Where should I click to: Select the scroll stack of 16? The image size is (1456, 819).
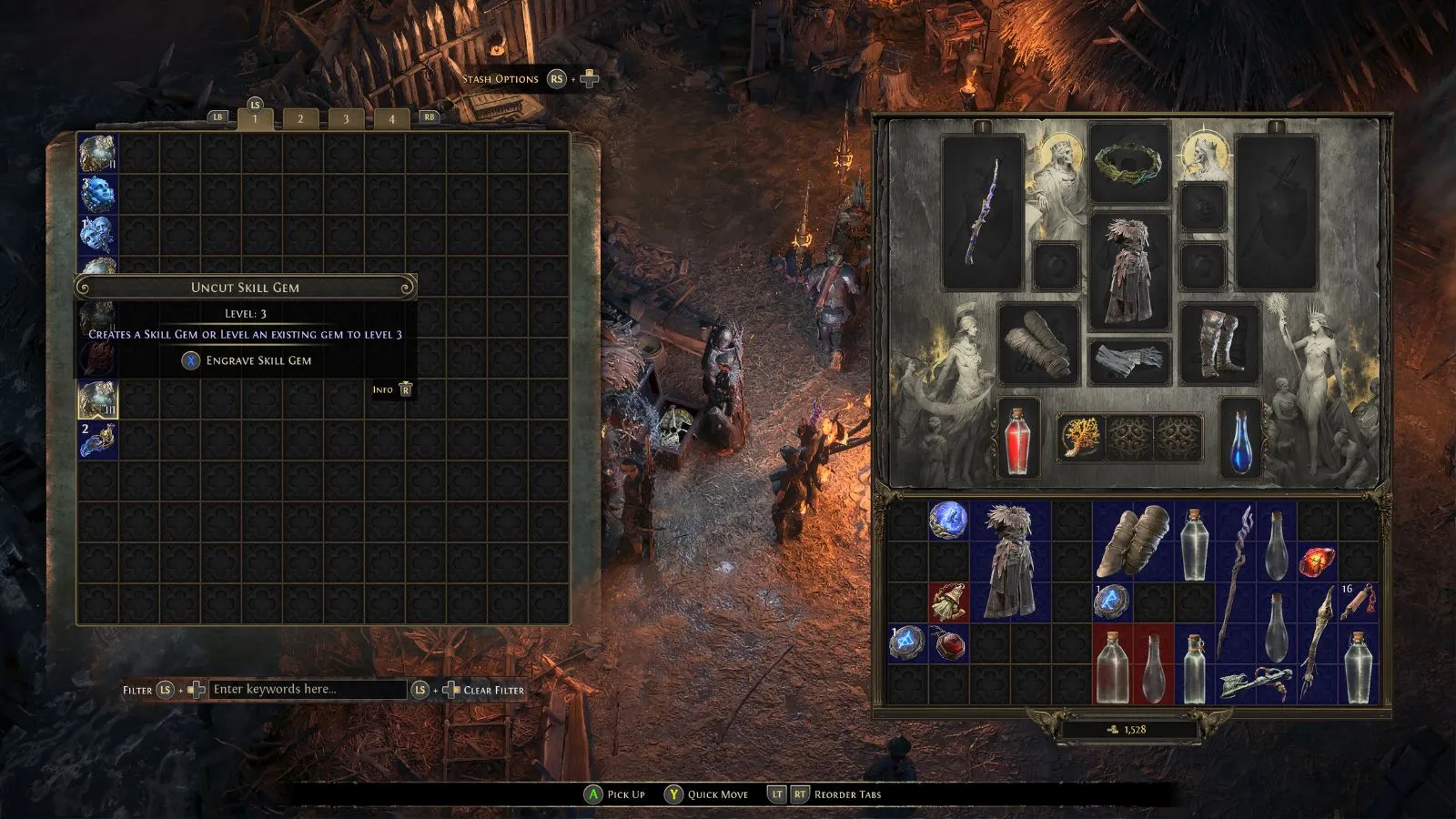point(1358,602)
